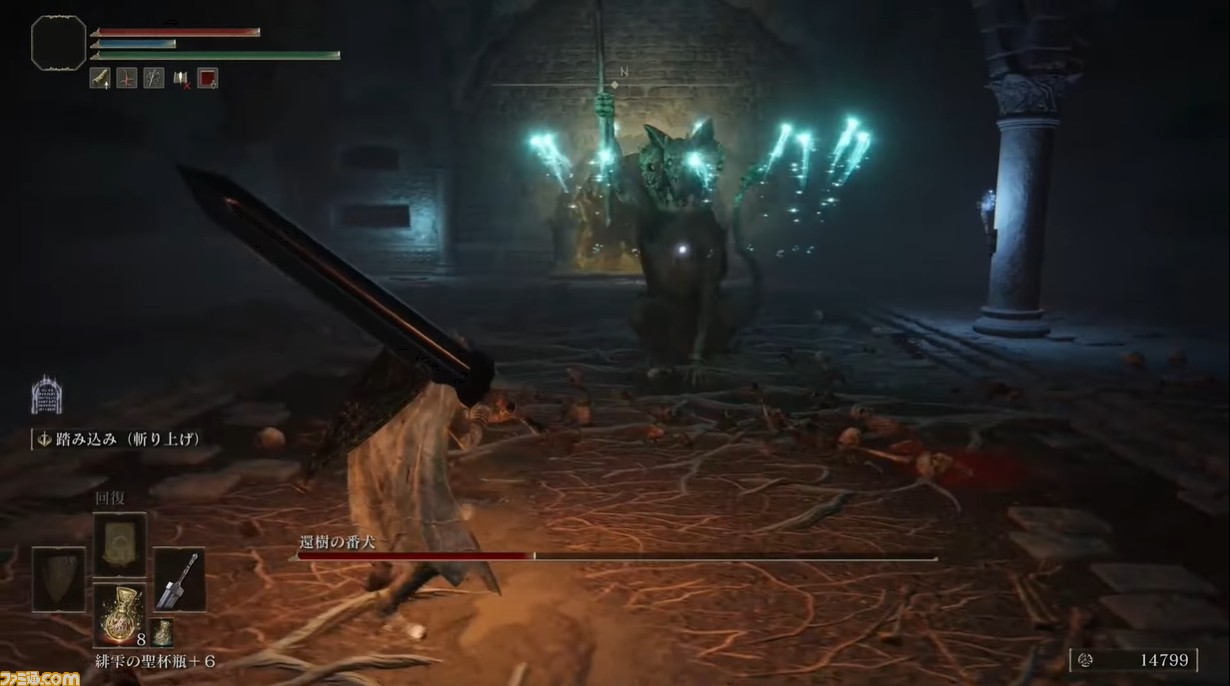Click the map-with-red-X status icon
Image resolution: width=1230 pixels, height=686 pixels.
coord(181,78)
